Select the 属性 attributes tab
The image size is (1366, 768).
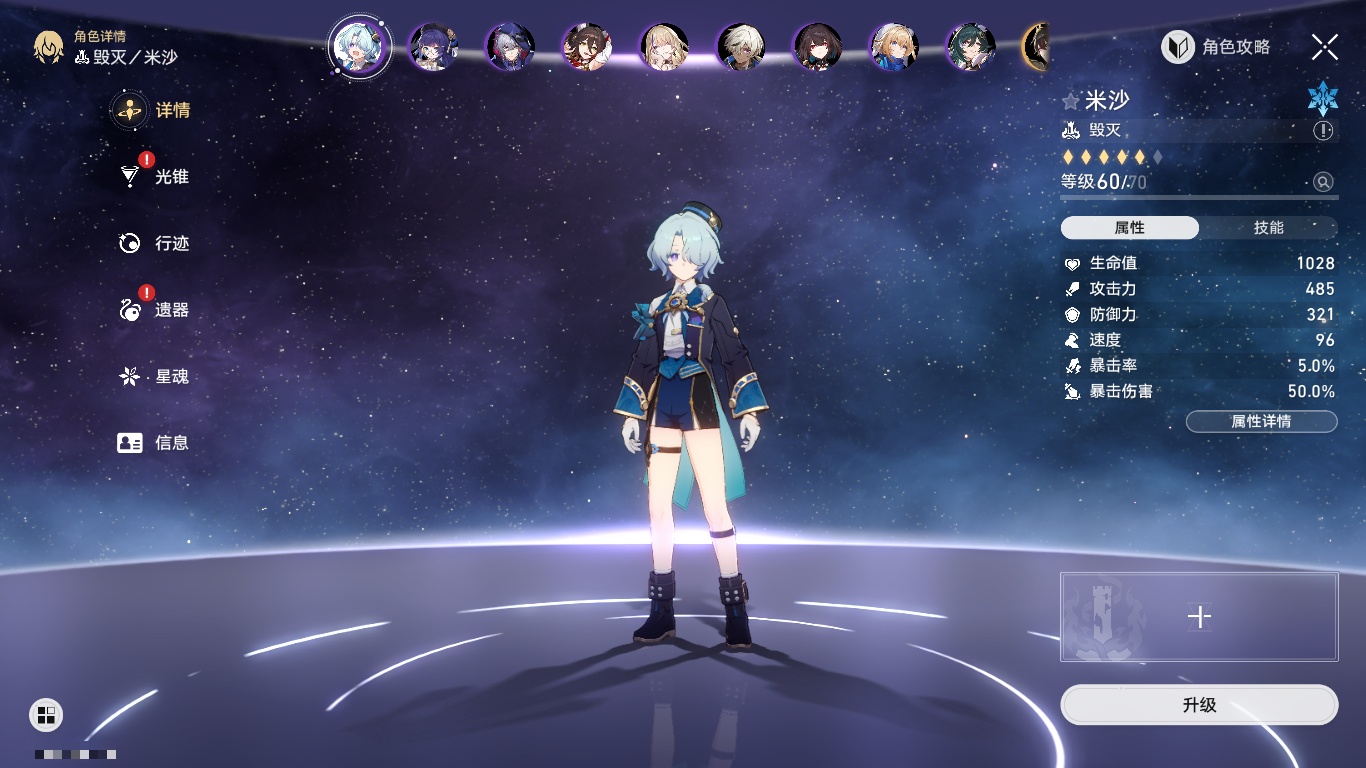point(1129,228)
